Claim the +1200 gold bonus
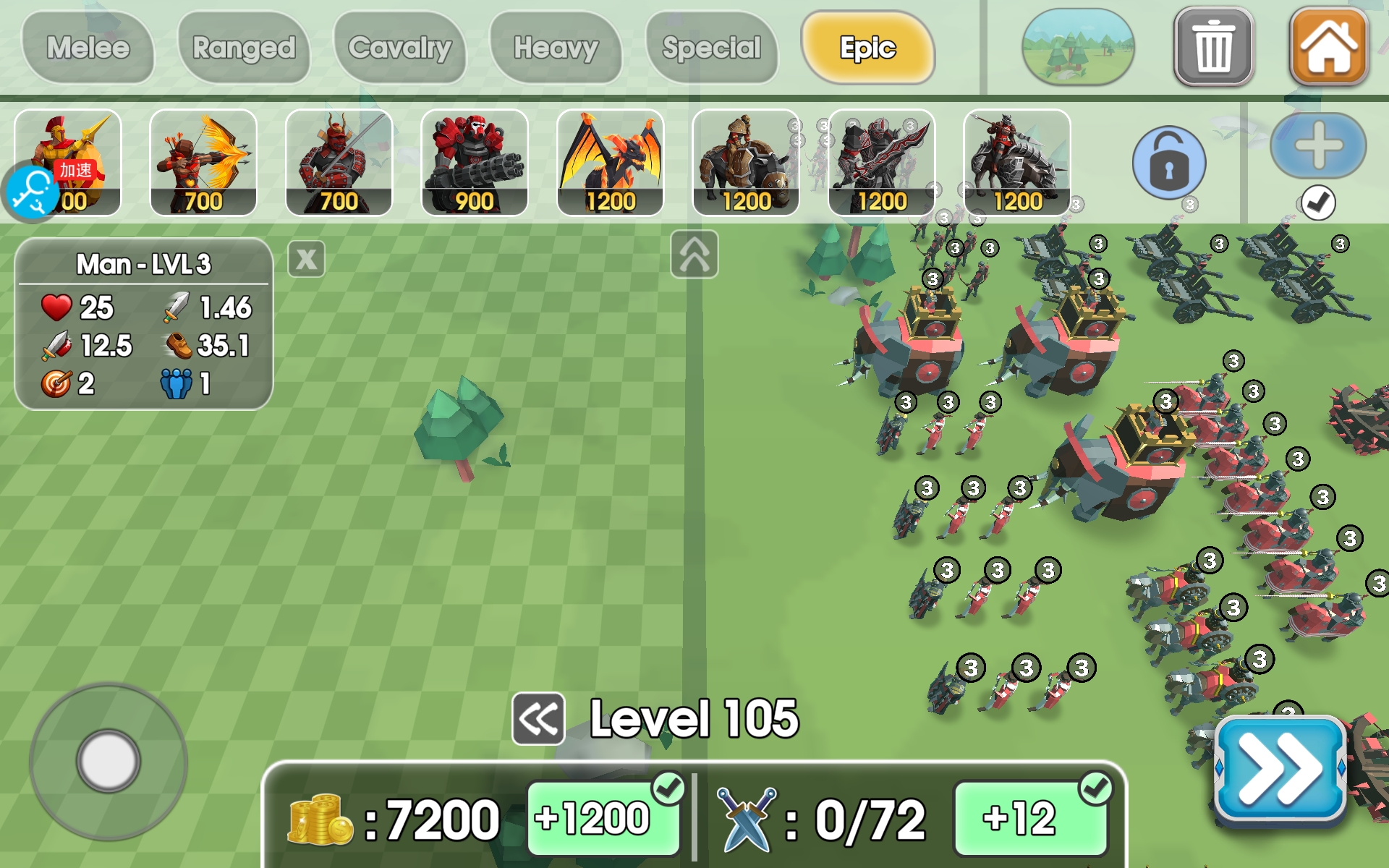The image size is (1389, 868). pyautogui.click(x=603, y=819)
